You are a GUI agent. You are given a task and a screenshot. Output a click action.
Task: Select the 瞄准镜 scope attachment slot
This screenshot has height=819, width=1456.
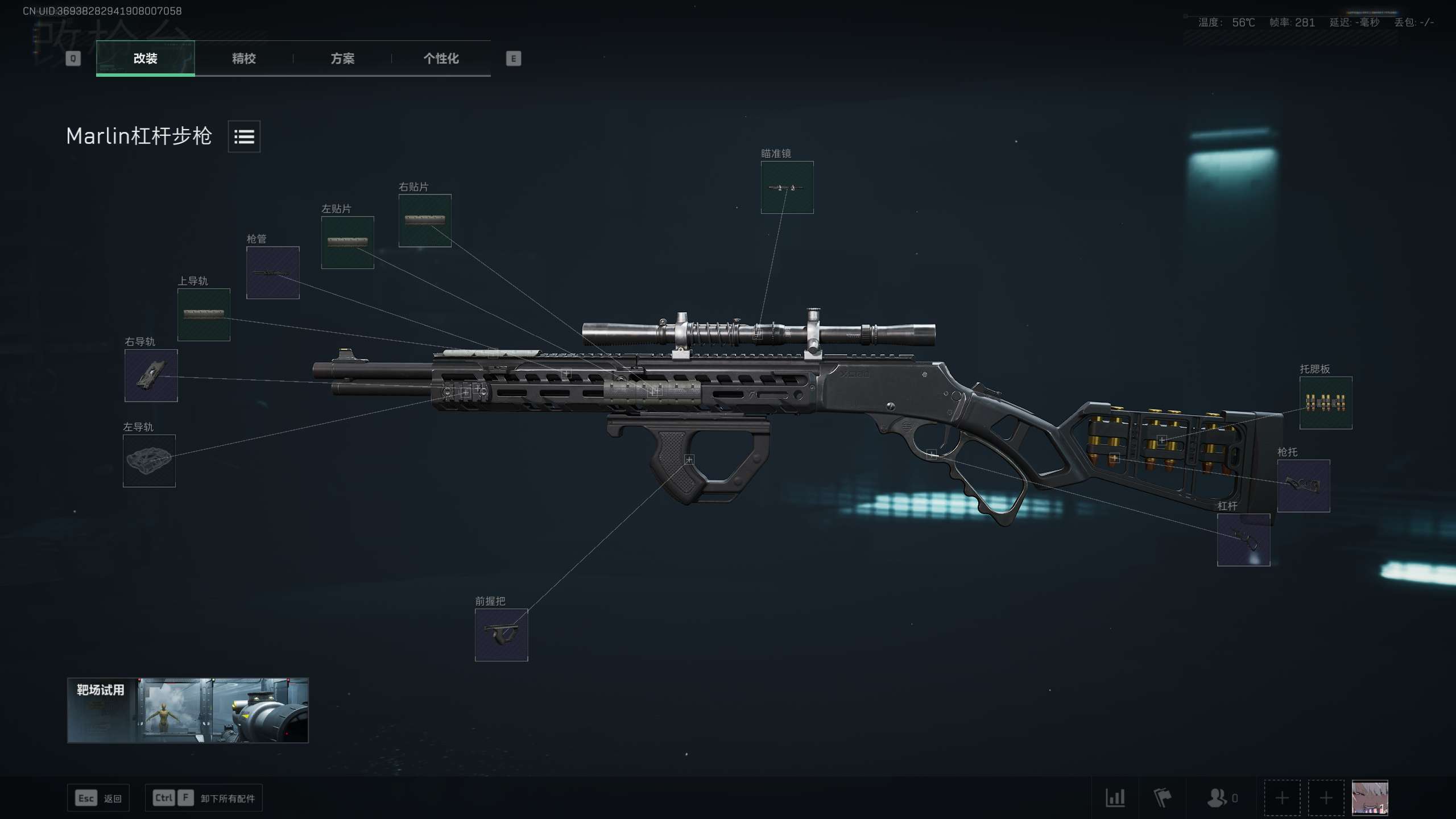point(787,187)
